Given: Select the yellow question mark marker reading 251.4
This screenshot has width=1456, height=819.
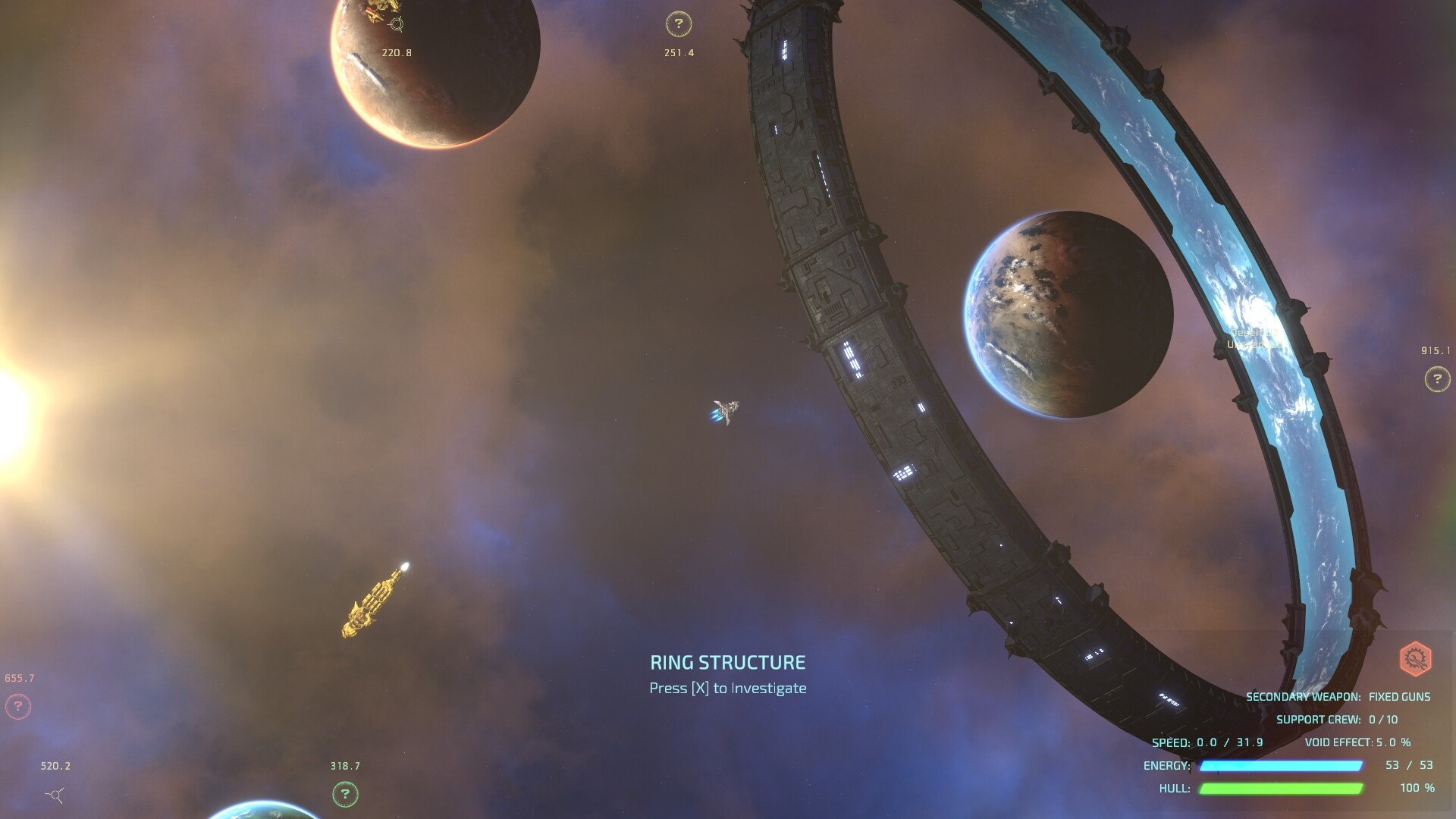Looking at the screenshot, I should coord(677,25).
